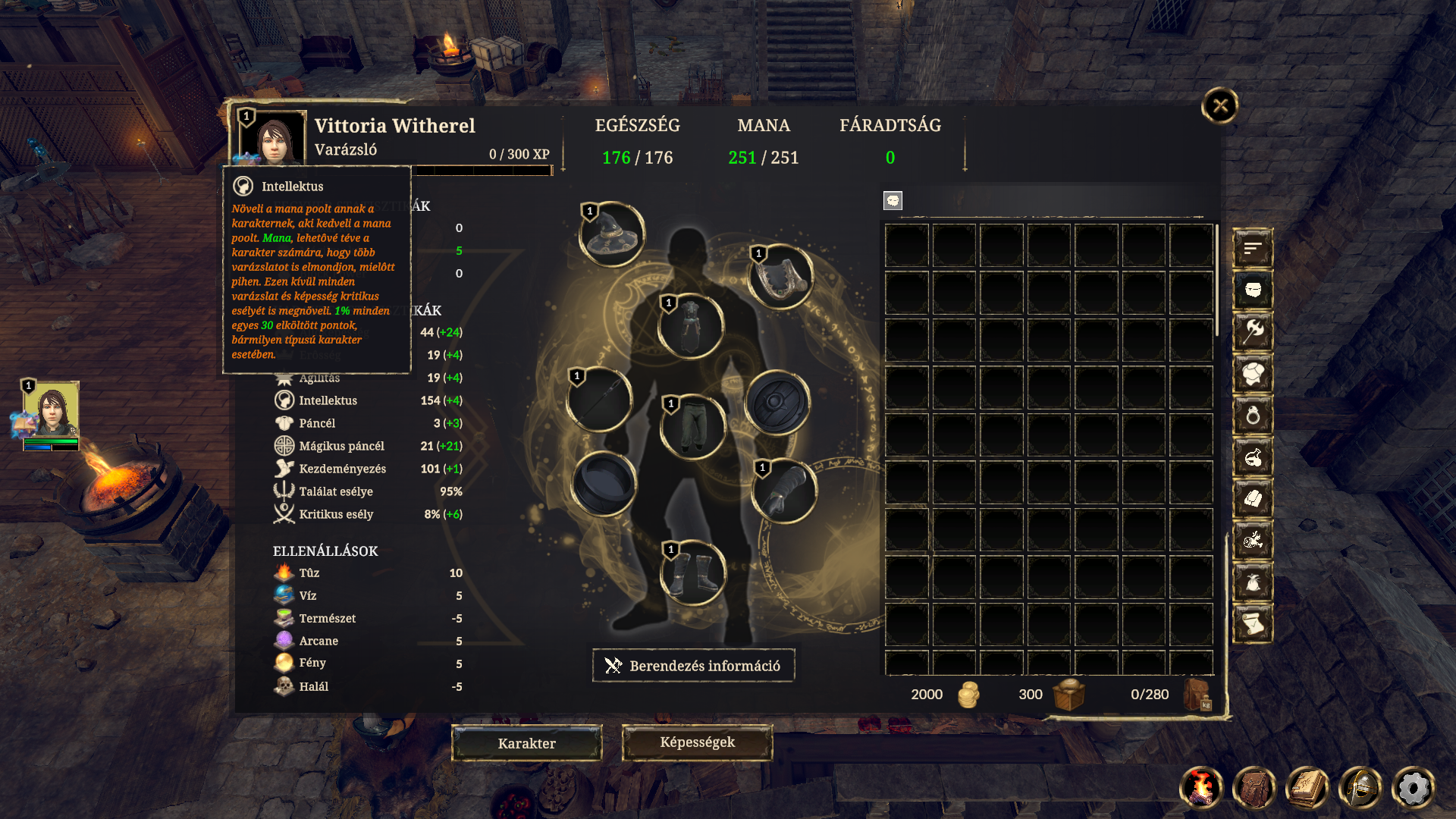Show only rings in inventory
1456x819 pixels.
(x=1253, y=415)
